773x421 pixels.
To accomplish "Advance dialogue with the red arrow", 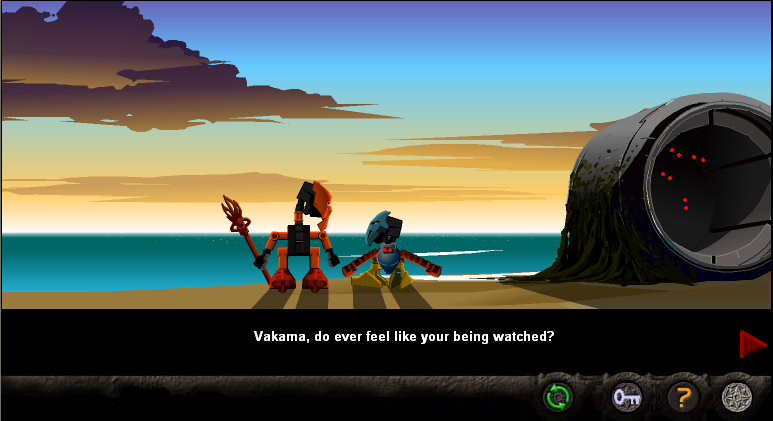I will tap(752, 344).
